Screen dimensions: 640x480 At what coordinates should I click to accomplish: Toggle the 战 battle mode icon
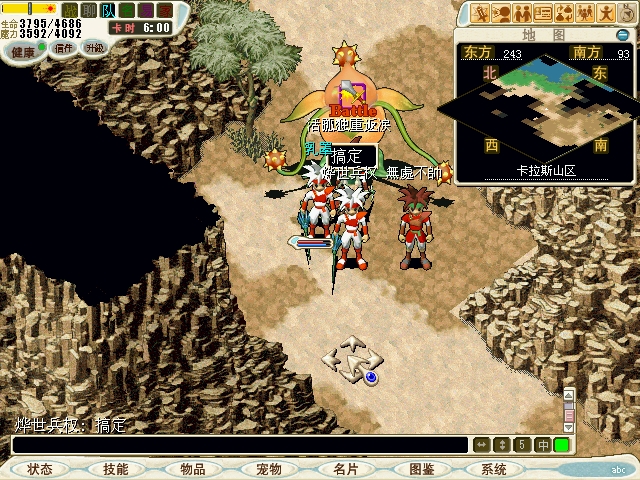70,10
